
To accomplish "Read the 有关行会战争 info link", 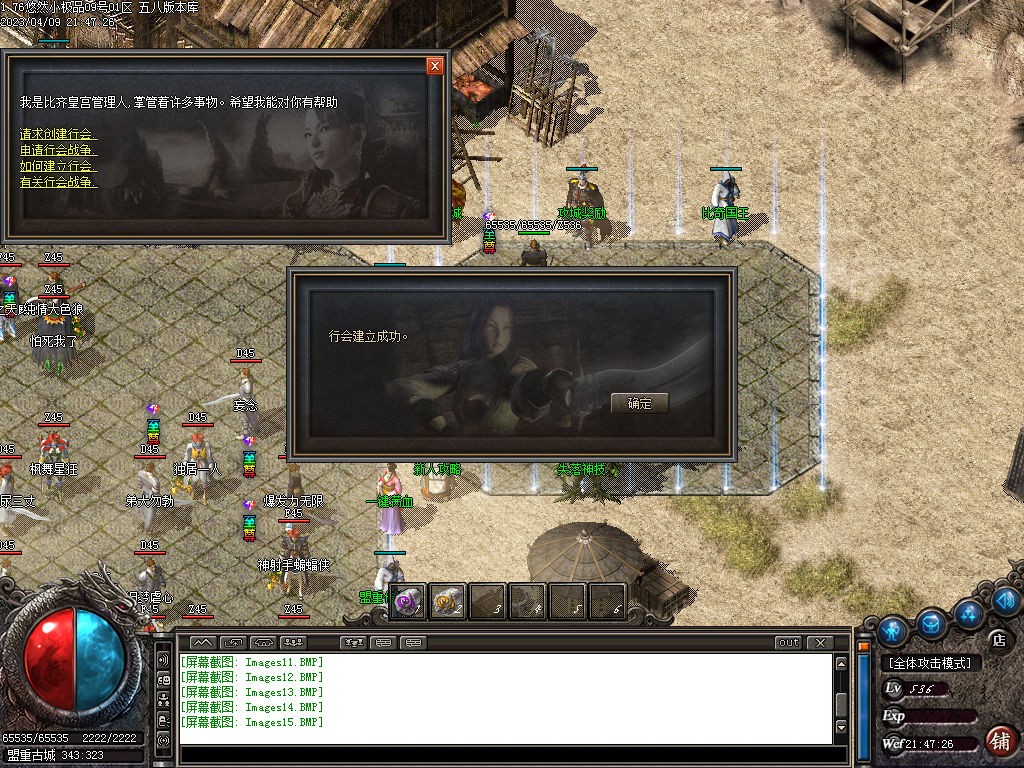I will (x=59, y=182).
